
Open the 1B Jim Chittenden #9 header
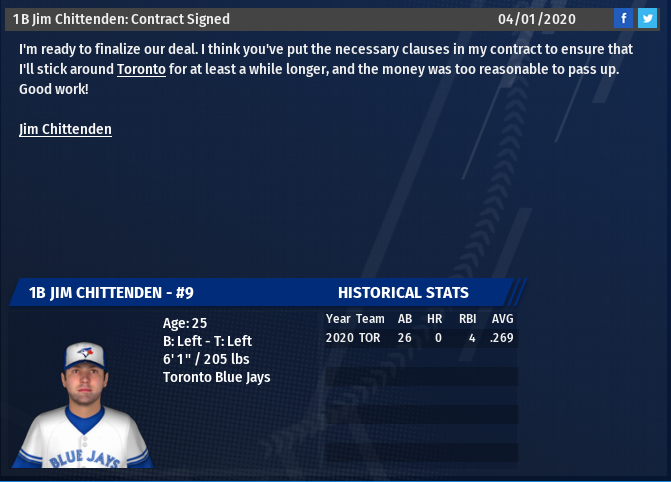pos(111,292)
